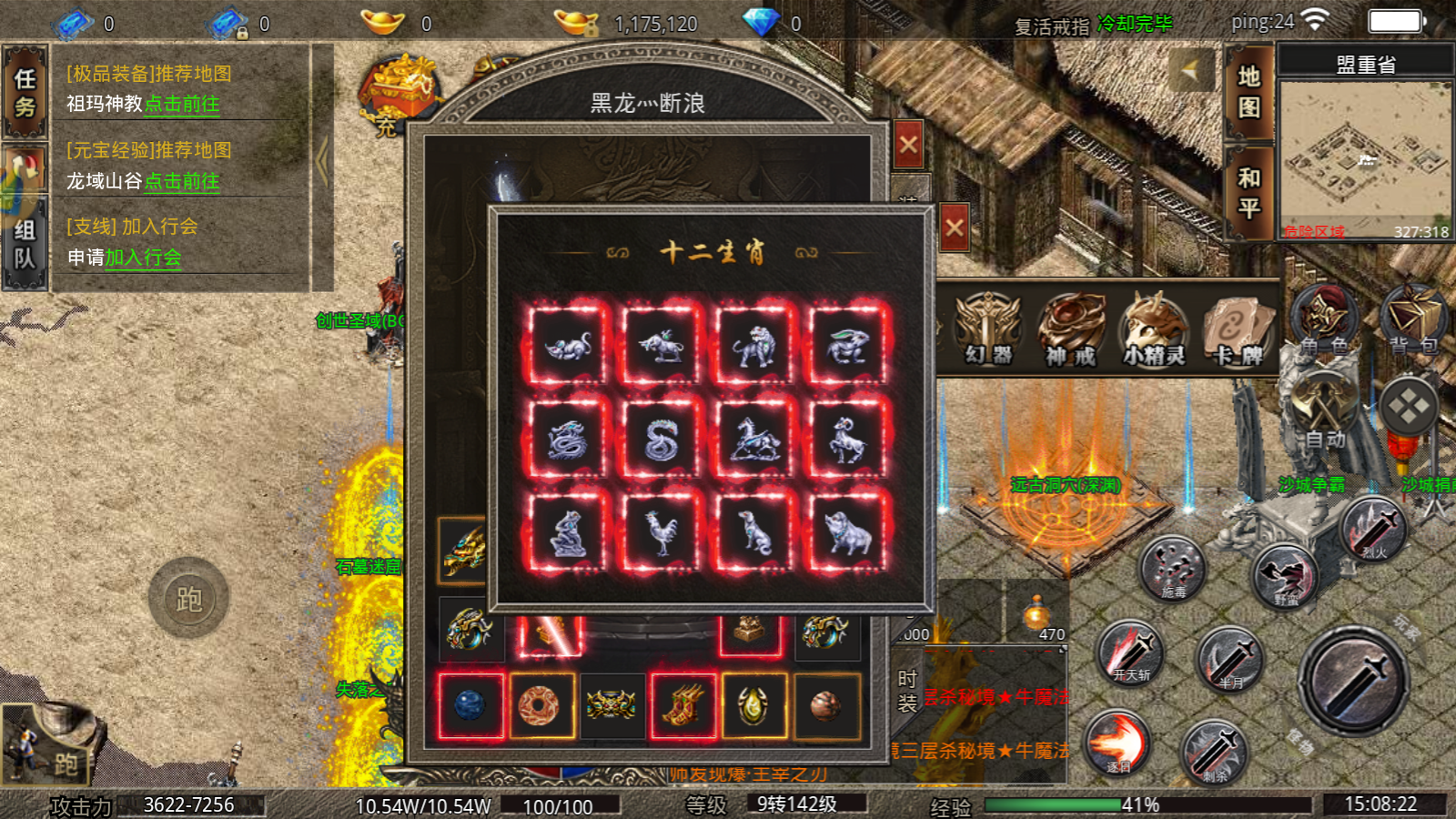
Task: Select the pig zodiac slot
Action: [x=846, y=532]
